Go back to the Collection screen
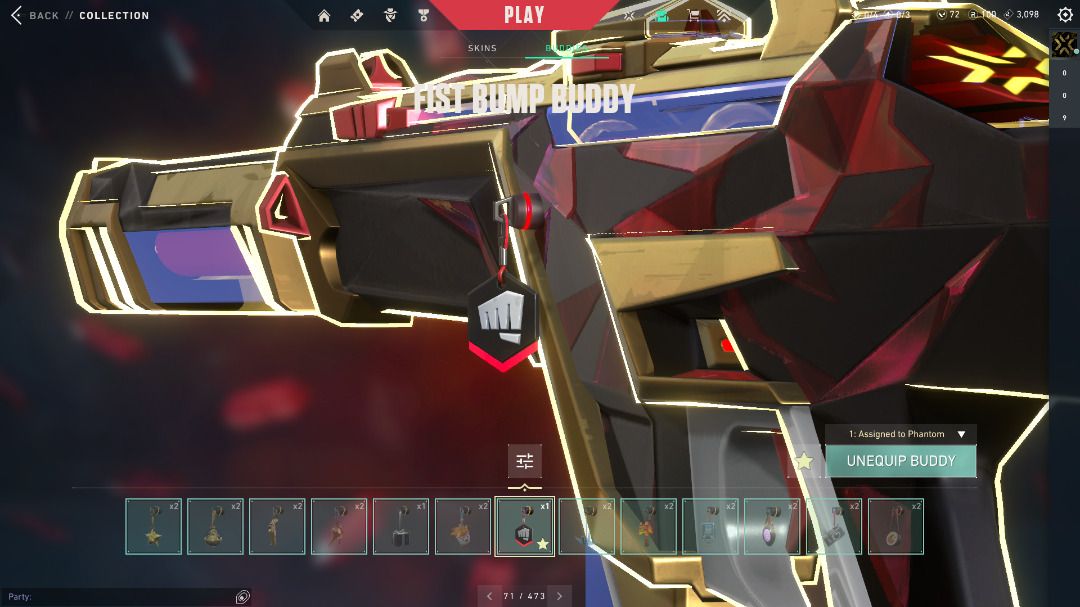Image resolution: width=1080 pixels, height=607 pixels. tap(35, 16)
